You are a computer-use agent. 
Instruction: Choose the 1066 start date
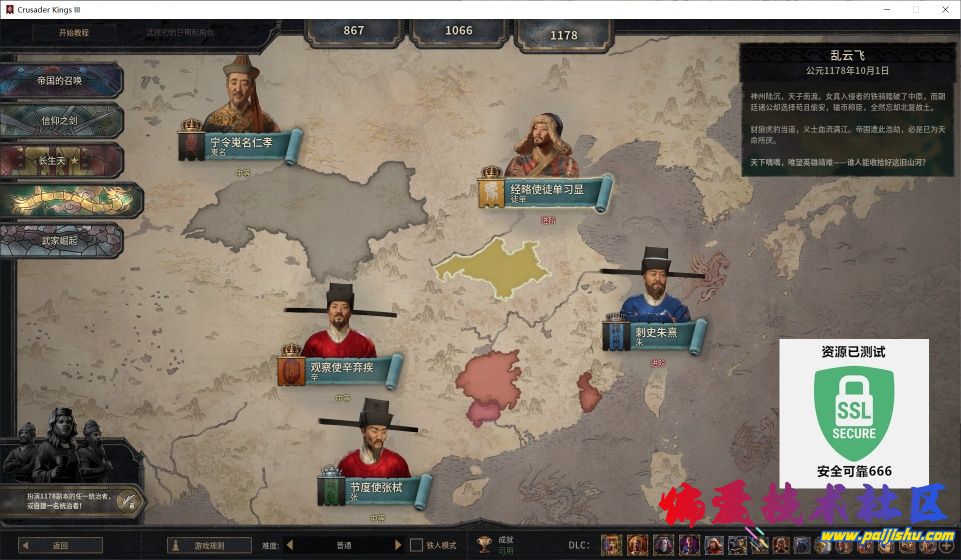[459, 30]
